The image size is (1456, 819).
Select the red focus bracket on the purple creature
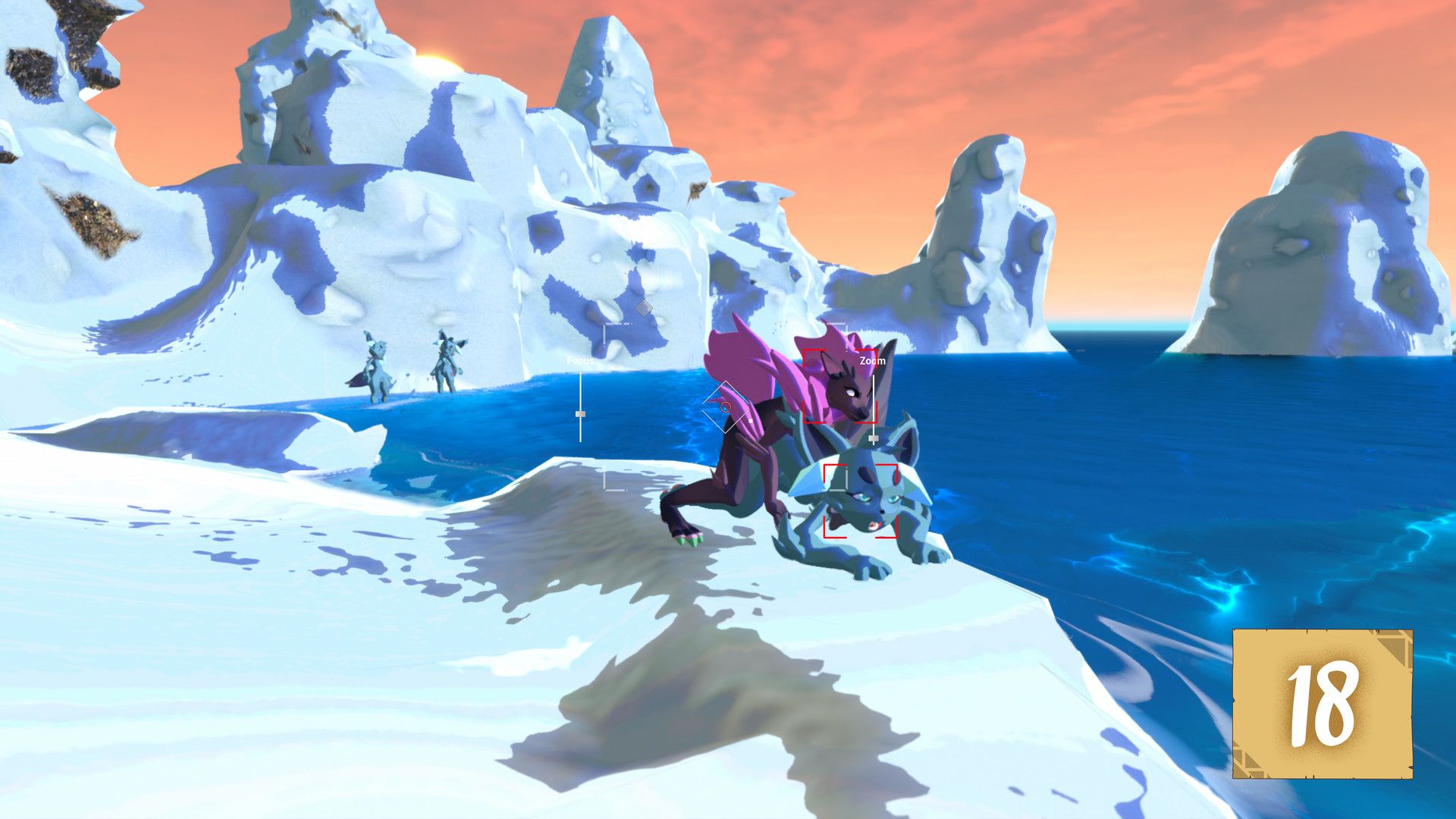tap(839, 385)
